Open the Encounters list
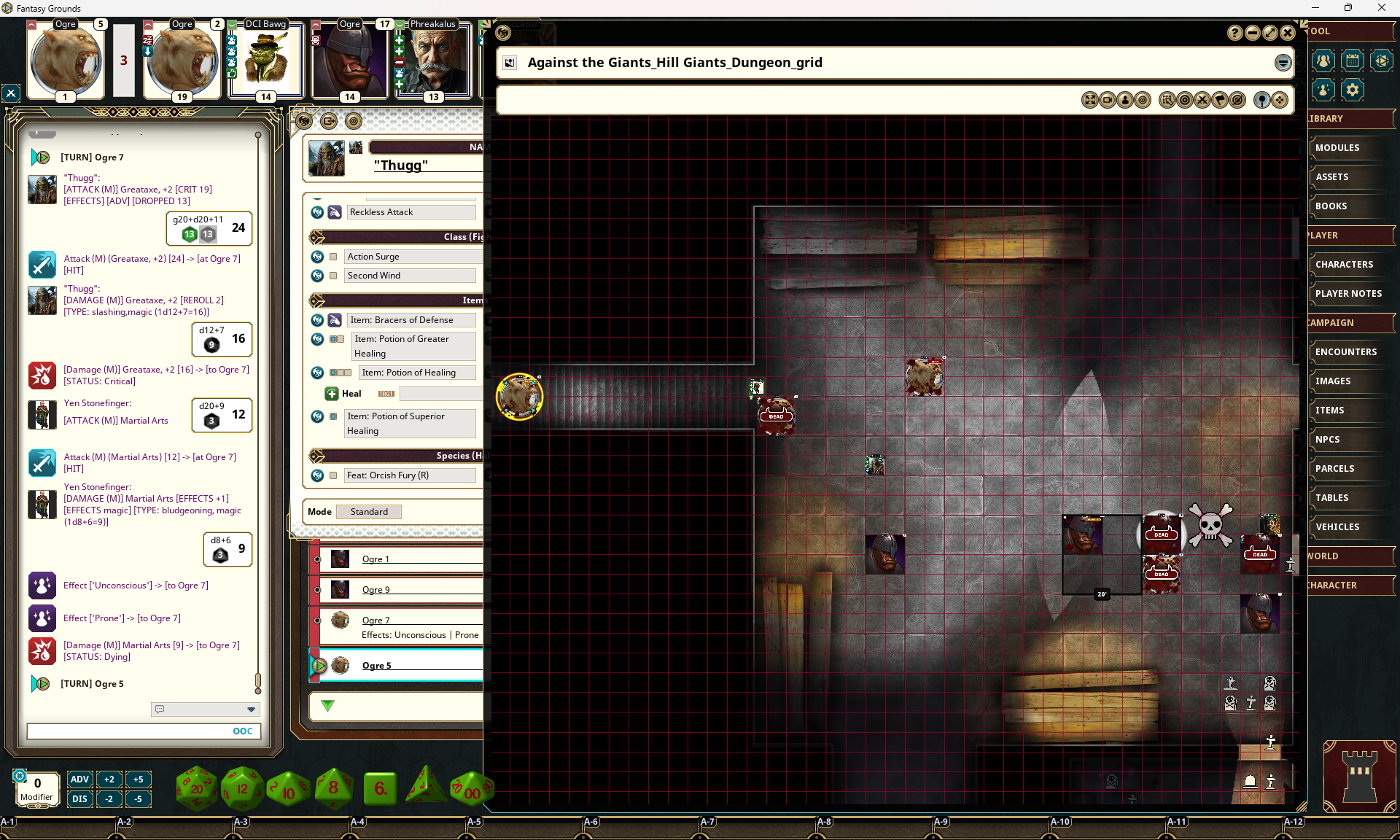1400x840 pixels. 1345,352
